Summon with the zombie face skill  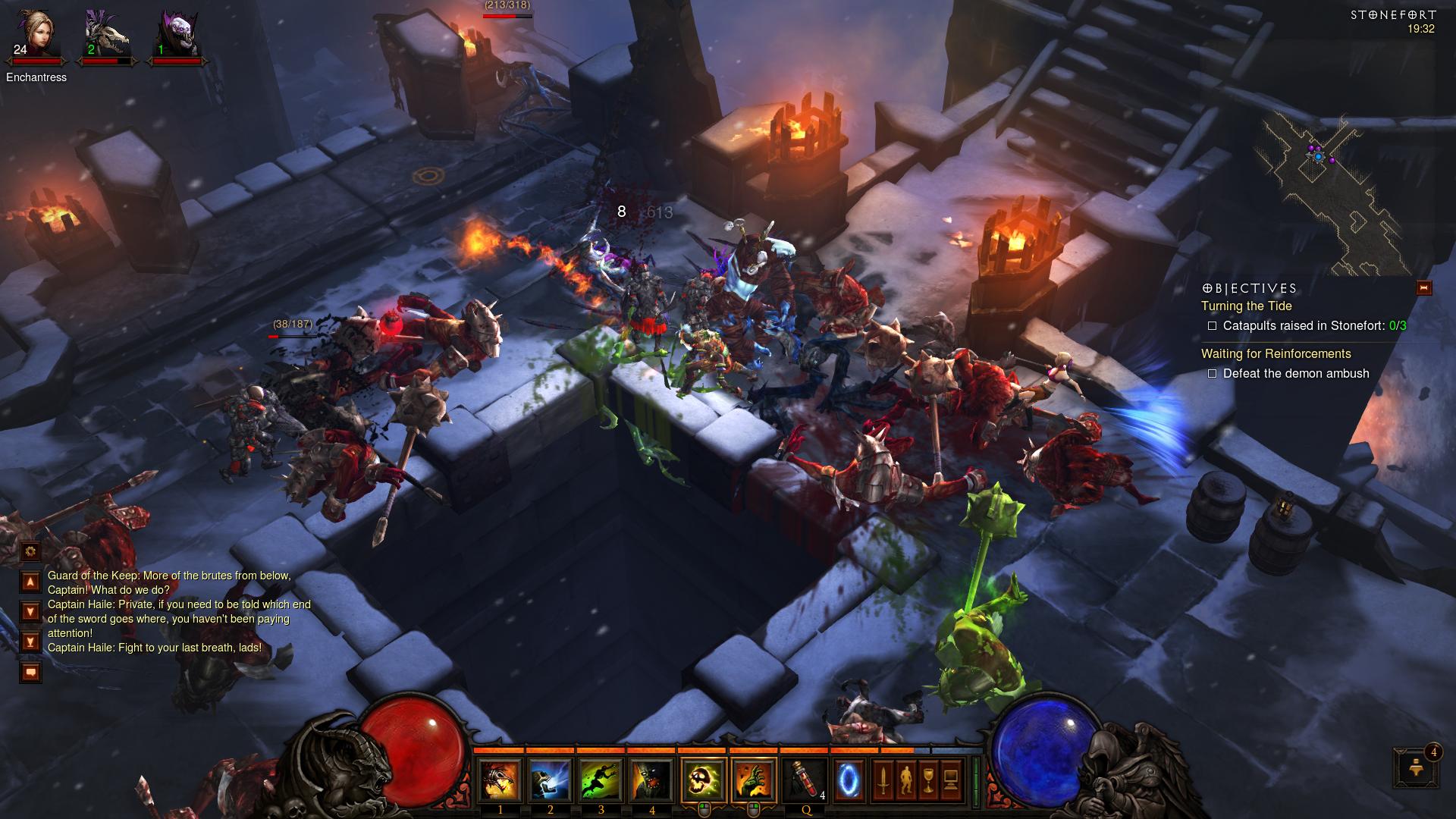click(651, 780)
